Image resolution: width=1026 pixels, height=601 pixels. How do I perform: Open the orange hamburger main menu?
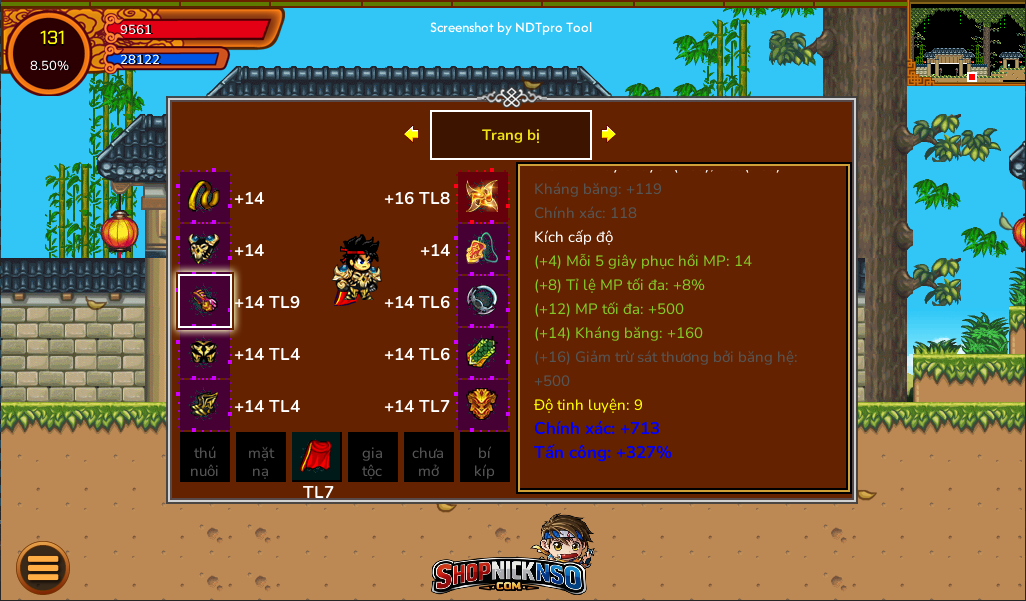coord(43,568)
